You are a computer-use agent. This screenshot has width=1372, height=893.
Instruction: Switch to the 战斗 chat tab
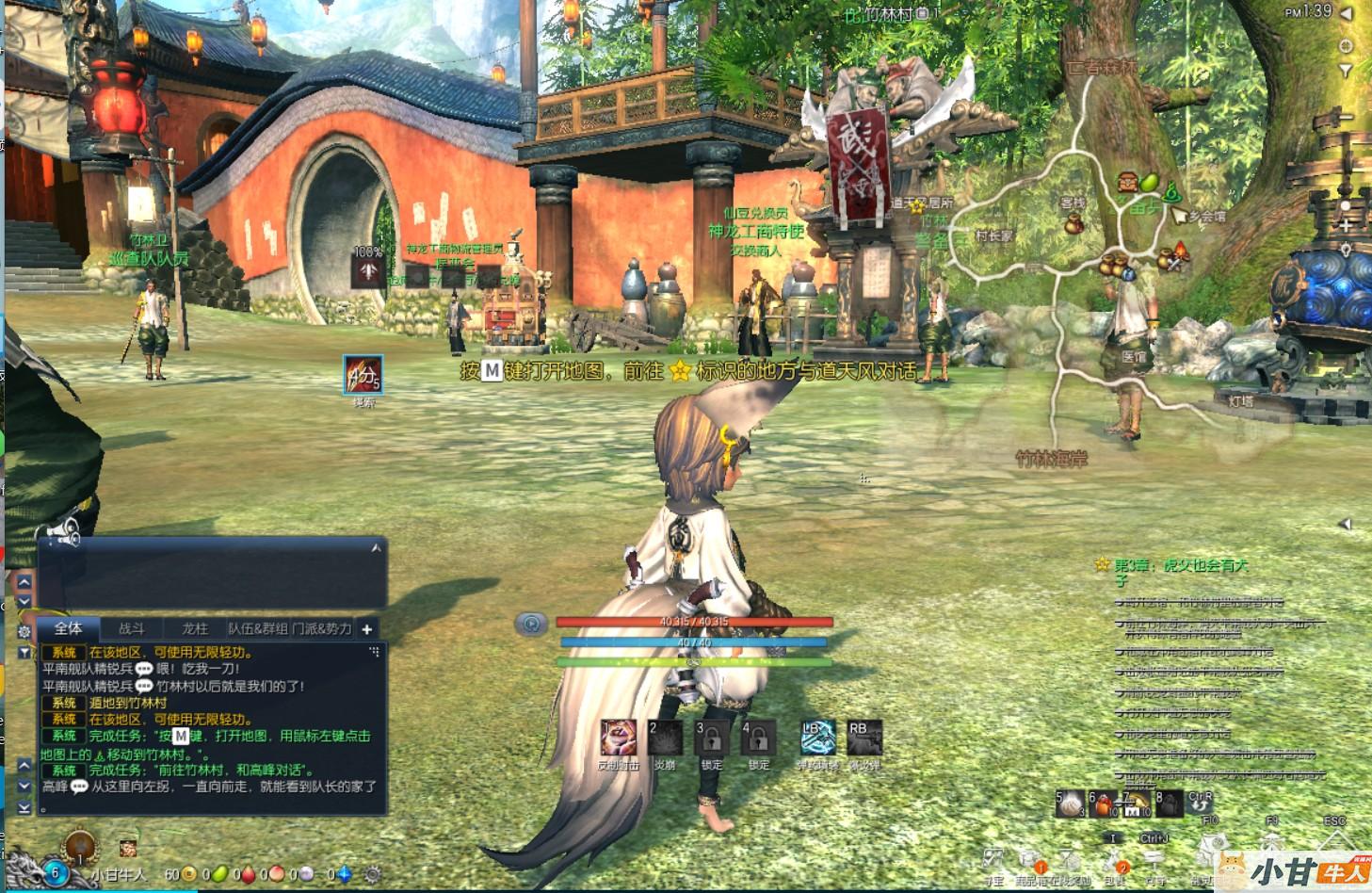pos(132,628)
